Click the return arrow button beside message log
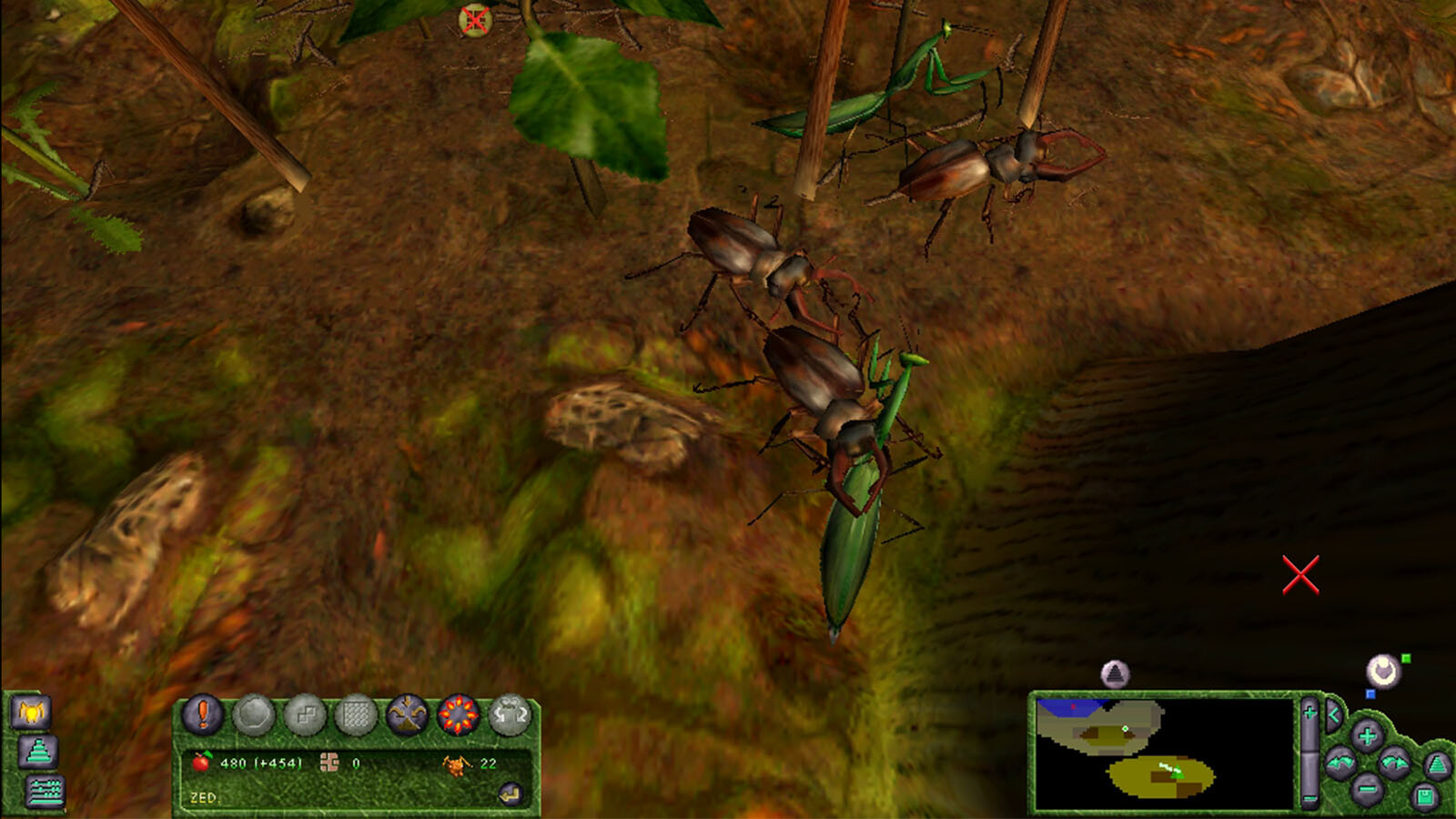Image resolution: width=1456 pixels, height=819 pixels. pos(511,794)
